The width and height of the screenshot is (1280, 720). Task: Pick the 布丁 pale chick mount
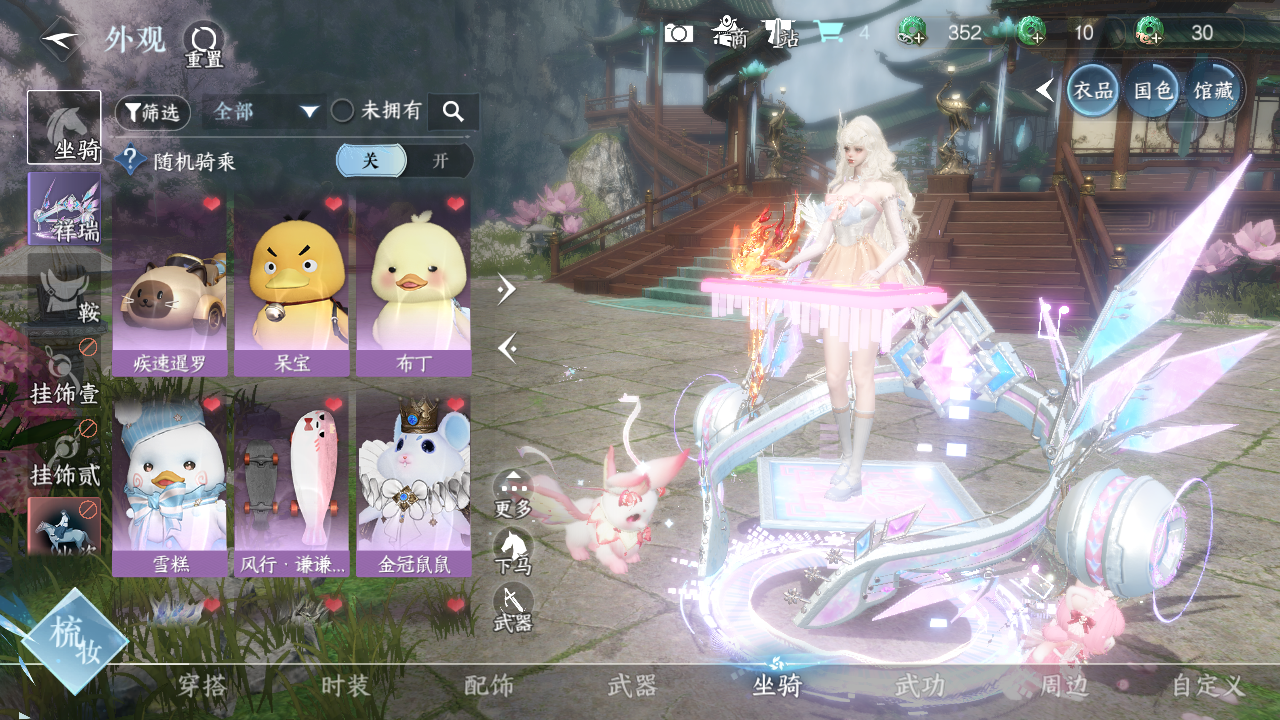413,285
